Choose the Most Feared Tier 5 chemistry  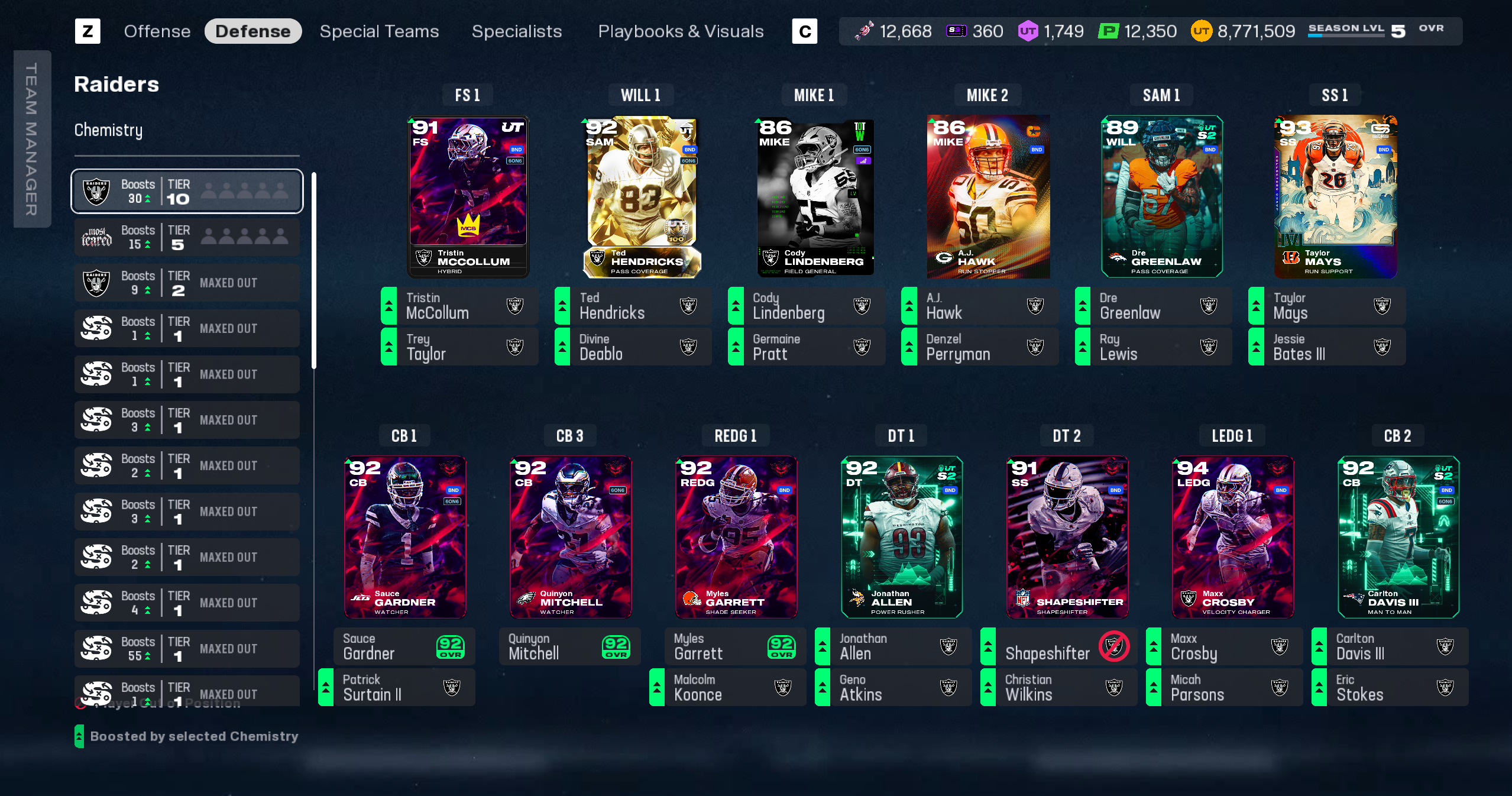pyautogui.click(x=187, y=237)
